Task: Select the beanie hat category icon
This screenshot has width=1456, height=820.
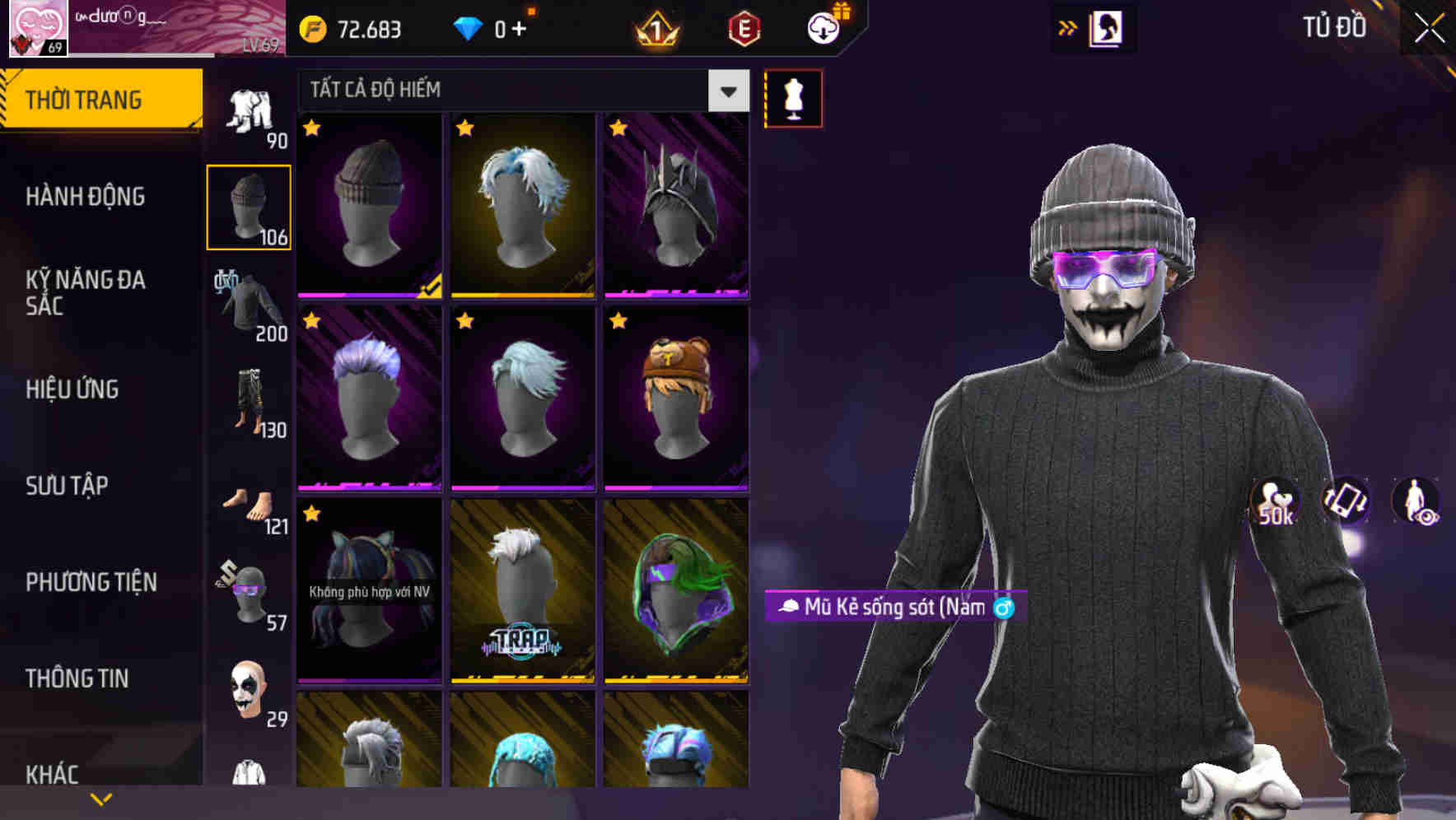Action: click(248, 204)
